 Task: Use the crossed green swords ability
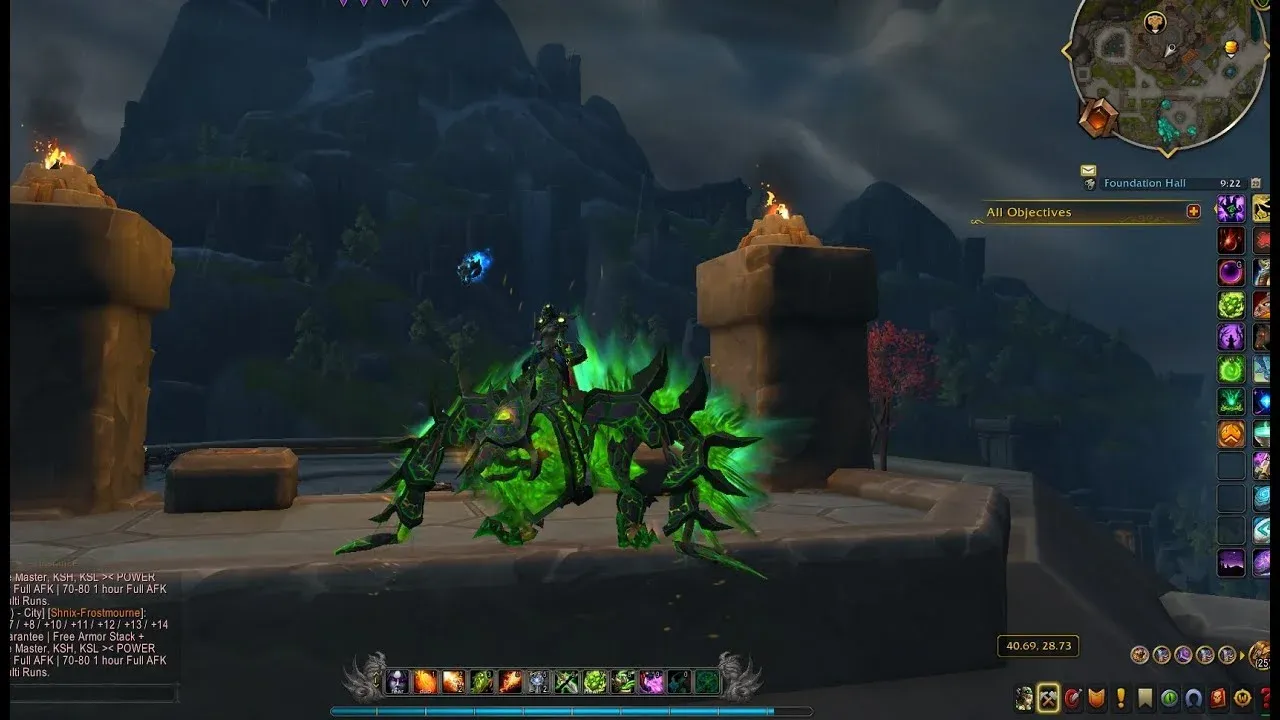click(567, 682)
